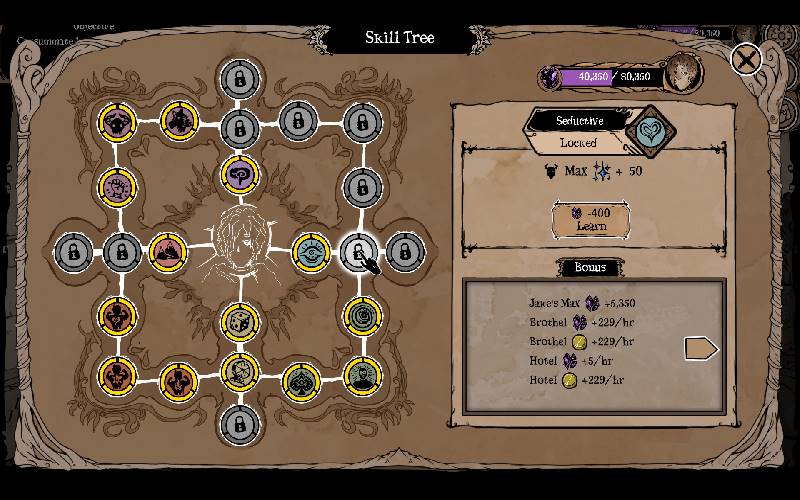Screen dimensions: 800x500
Task: Show the next Bonus page arrow
Action: 700,348
